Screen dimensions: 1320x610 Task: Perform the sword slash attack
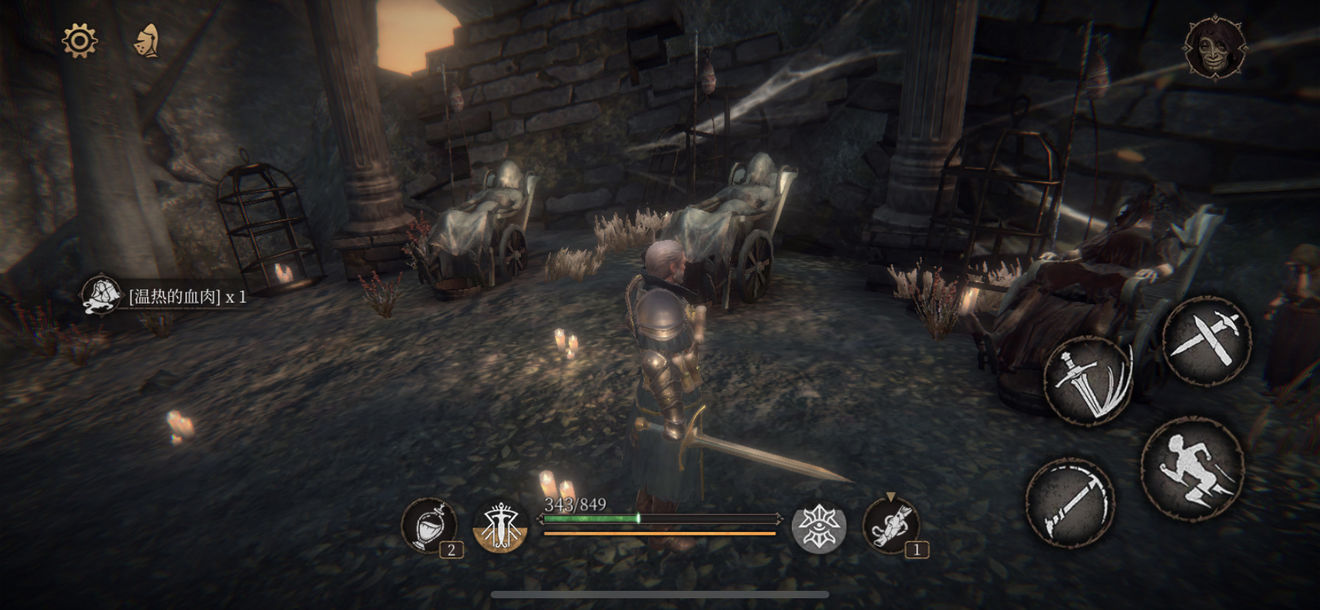click(x=1089, y=381)
